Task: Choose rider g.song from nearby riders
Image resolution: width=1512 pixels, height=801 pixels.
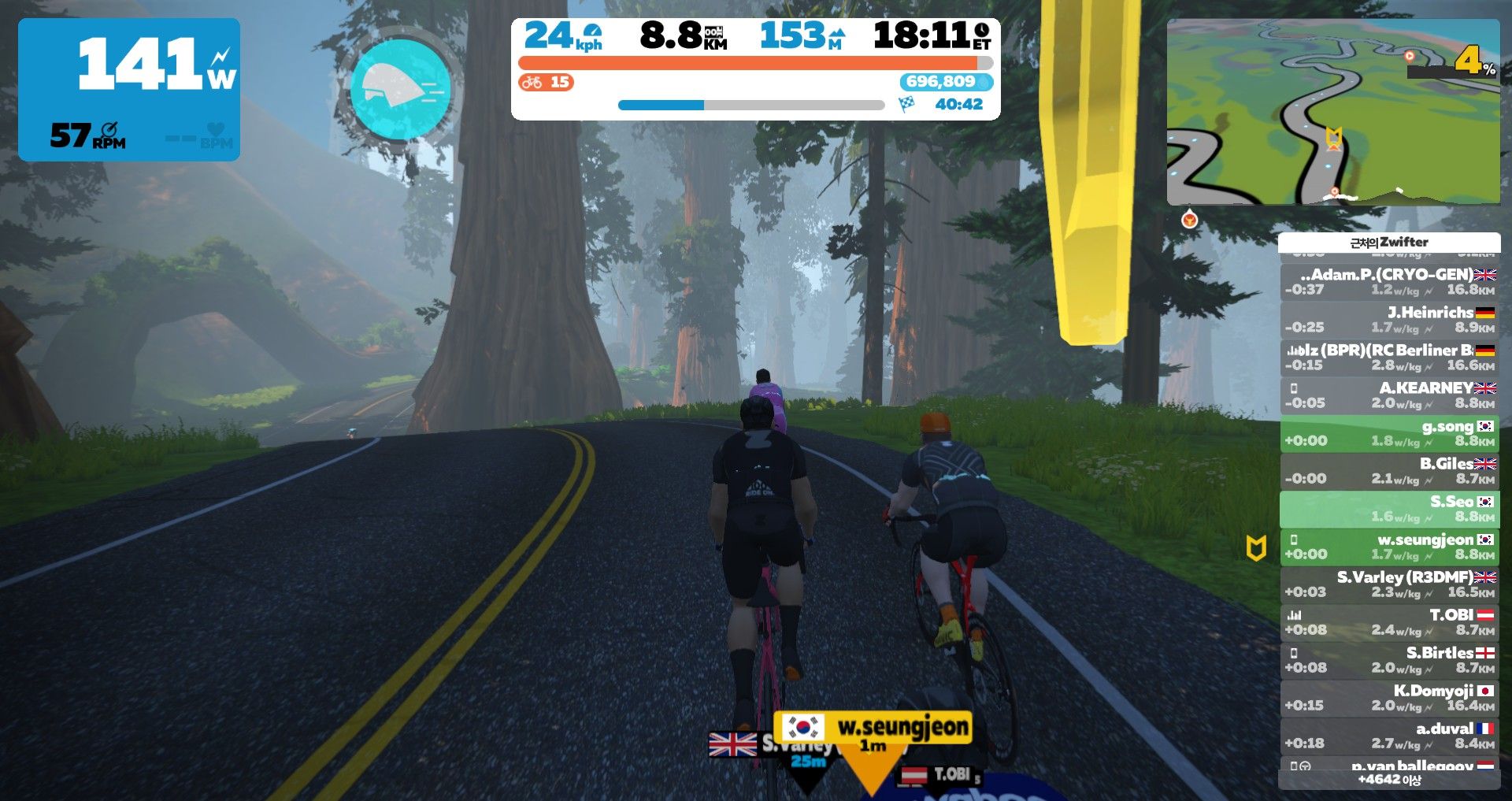Action: coord(1389,433)
